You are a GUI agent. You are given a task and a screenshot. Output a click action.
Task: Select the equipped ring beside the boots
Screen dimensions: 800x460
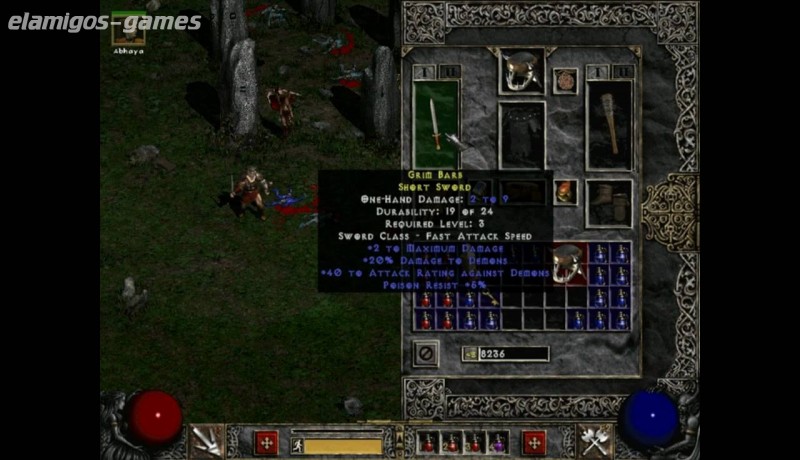565,192
